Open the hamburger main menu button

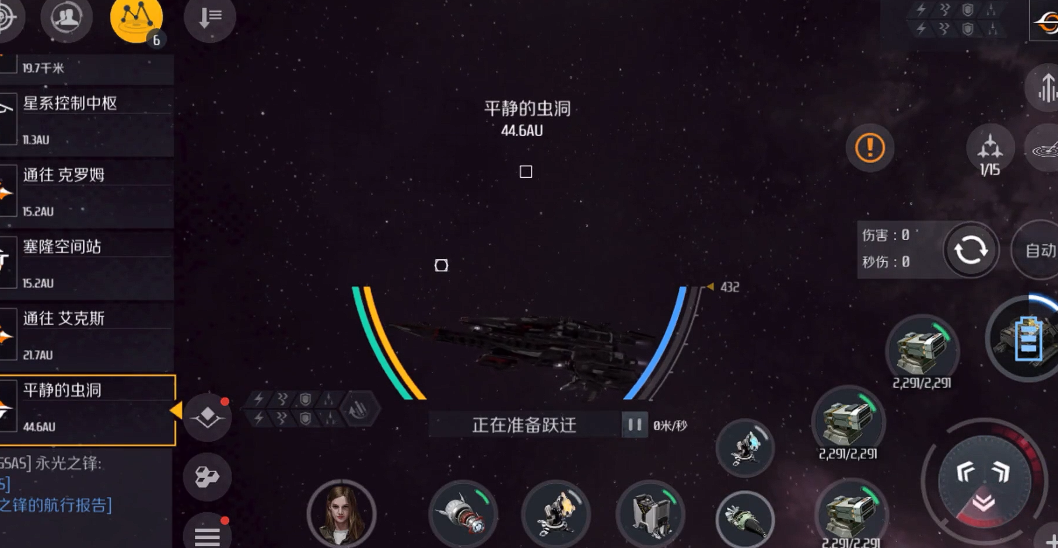[x=207, y=535]
